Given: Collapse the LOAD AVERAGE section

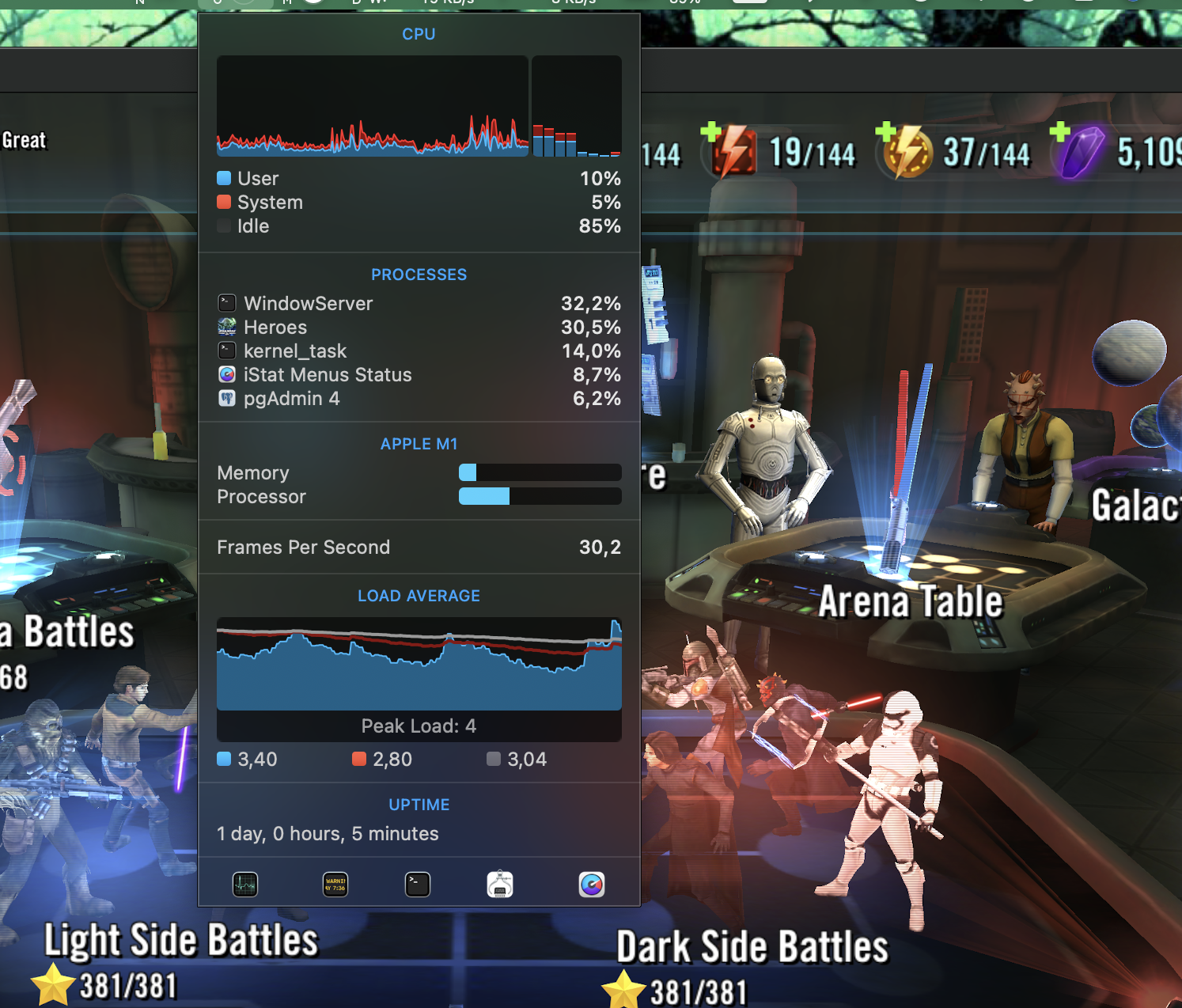Looking at the screenshot, I should 419,595.
